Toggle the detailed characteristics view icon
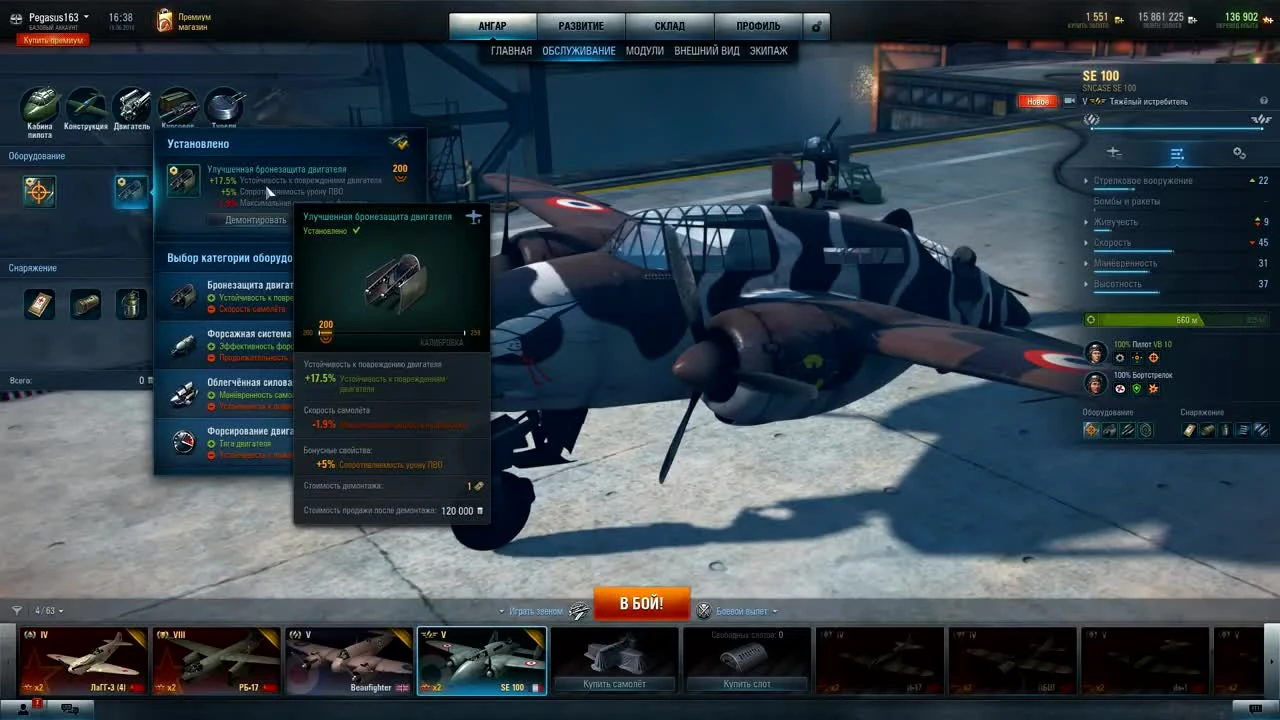This screenshot has width=1280, height=720. [x=1177, y=155]
